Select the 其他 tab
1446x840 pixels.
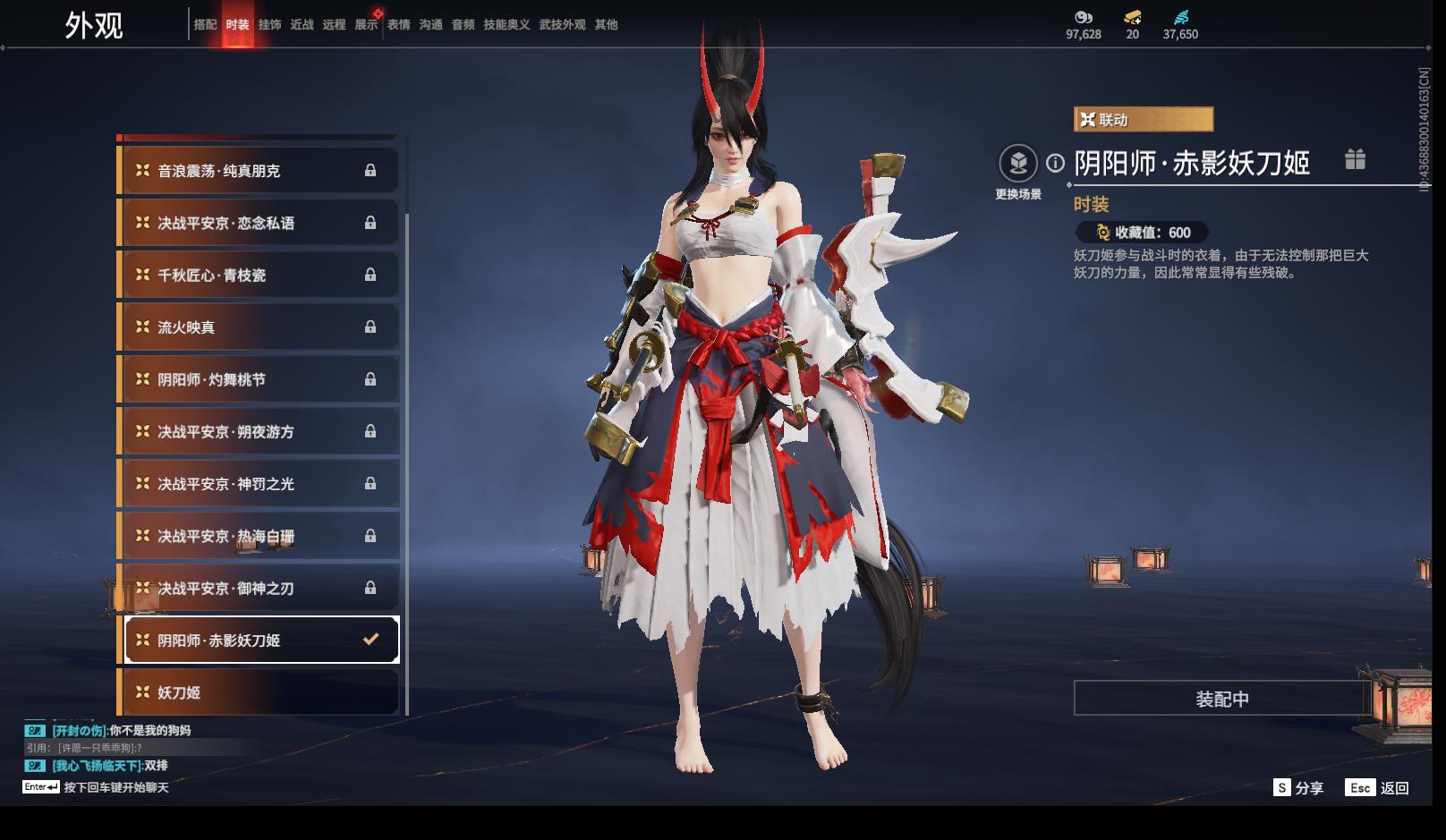[x=606, y=25]
